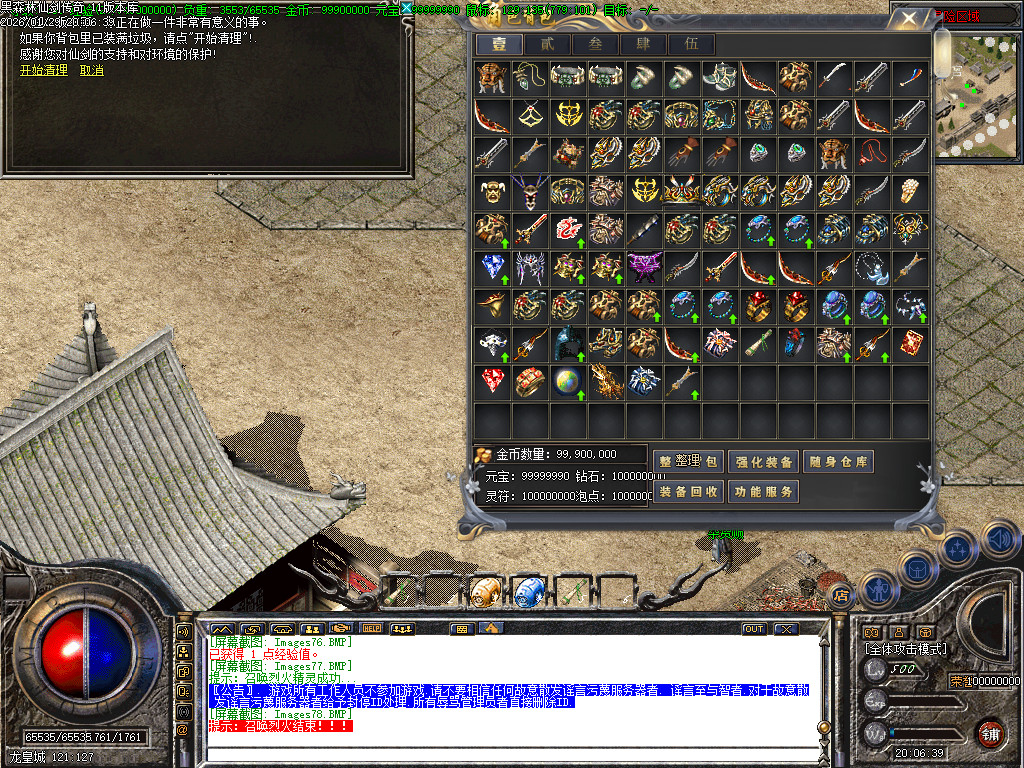Close the inventory bag window
This screenshot has width=1024, height=768.
(x=907, y=18)
